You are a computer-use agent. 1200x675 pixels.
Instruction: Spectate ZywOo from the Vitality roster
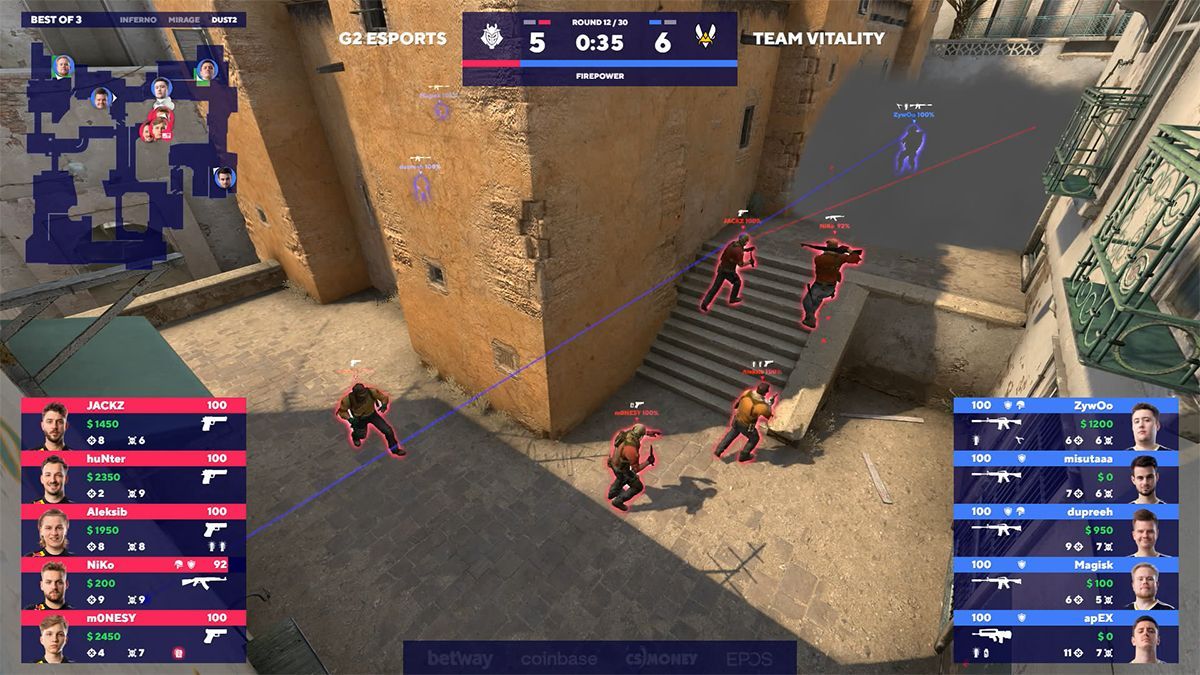1066,423
